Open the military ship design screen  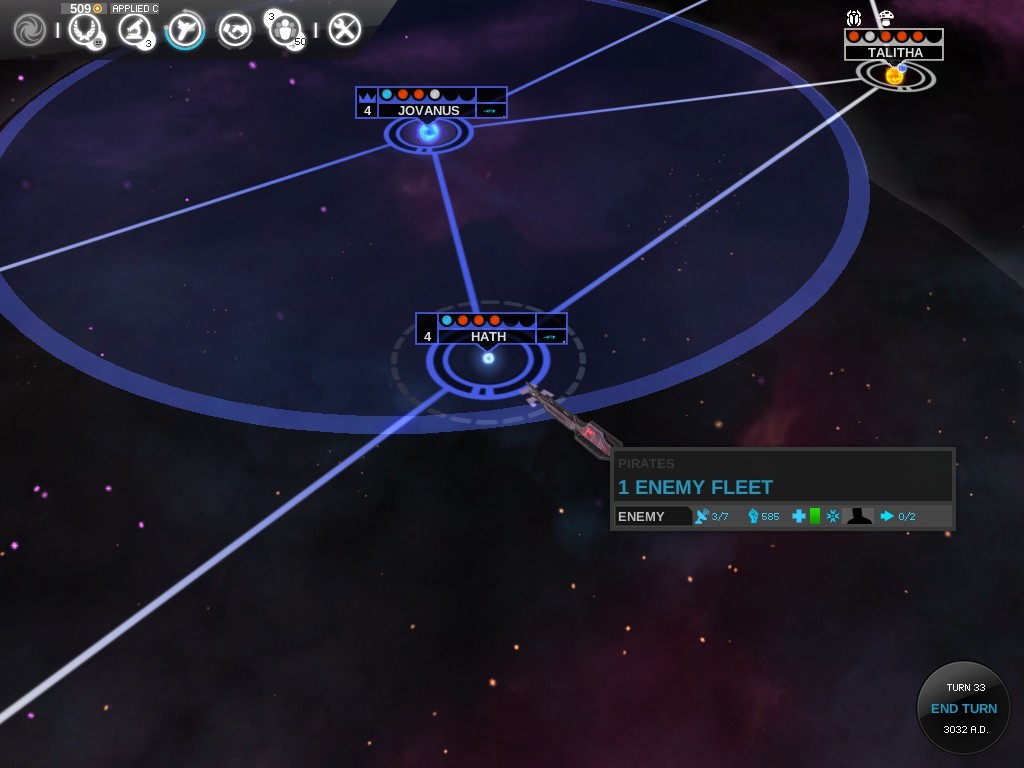click(185, 30)
